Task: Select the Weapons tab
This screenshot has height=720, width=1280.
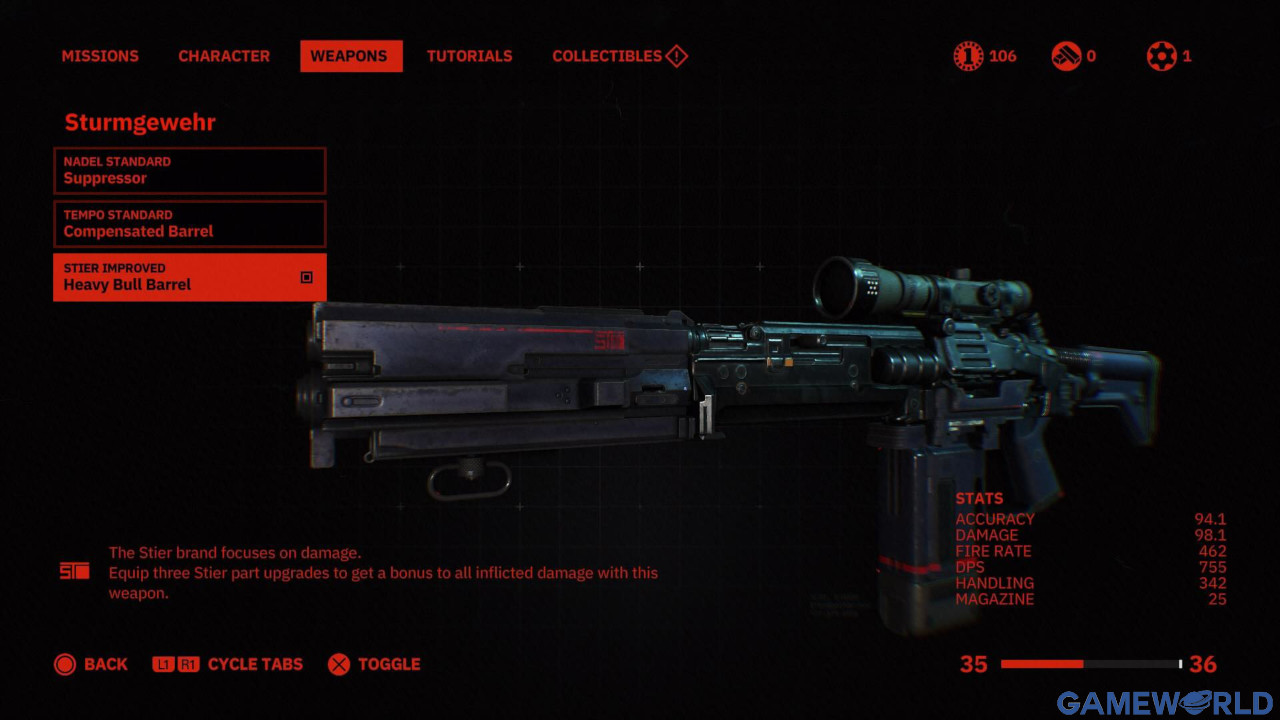Action: click(x=351, y=56)
